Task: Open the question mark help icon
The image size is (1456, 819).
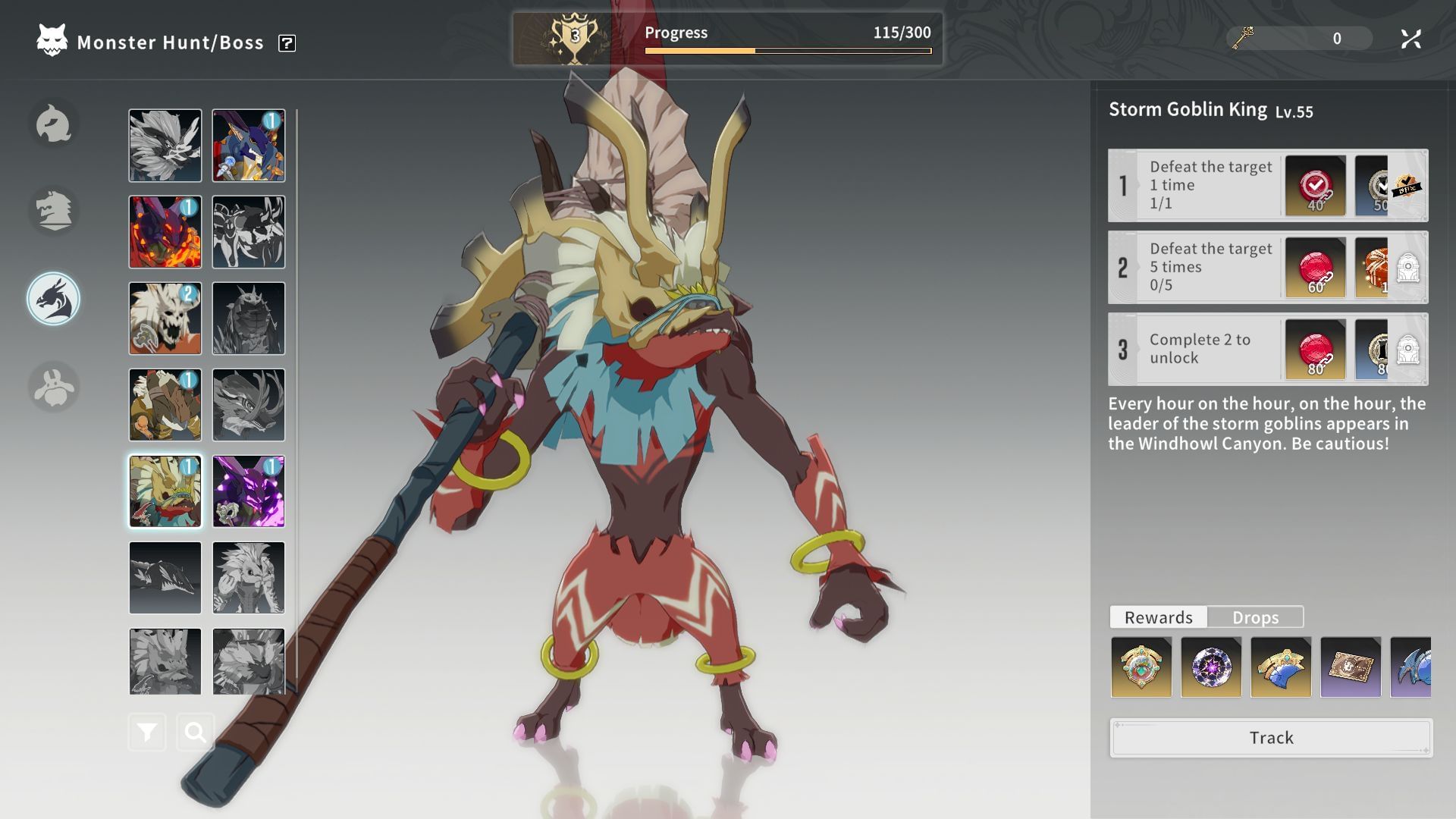Action: [287, 43]
